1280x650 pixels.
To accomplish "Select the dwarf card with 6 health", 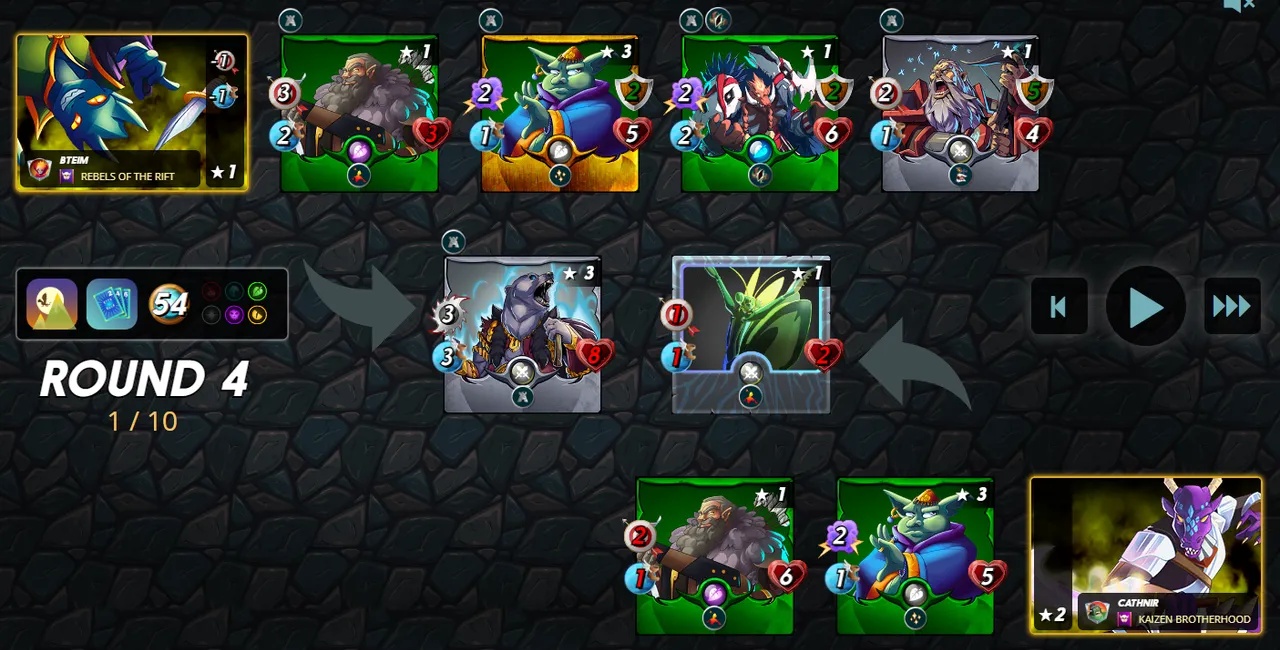I will tap(715, 556).
